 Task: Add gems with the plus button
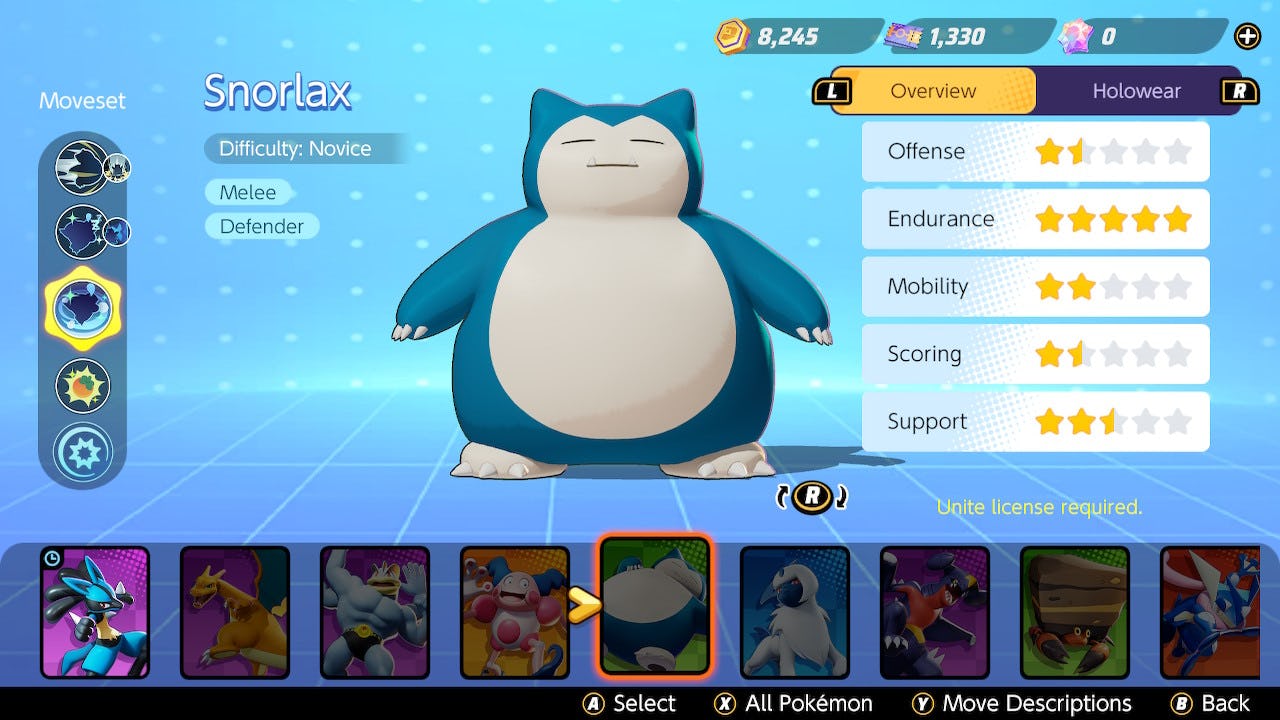tap(1247, 37)
